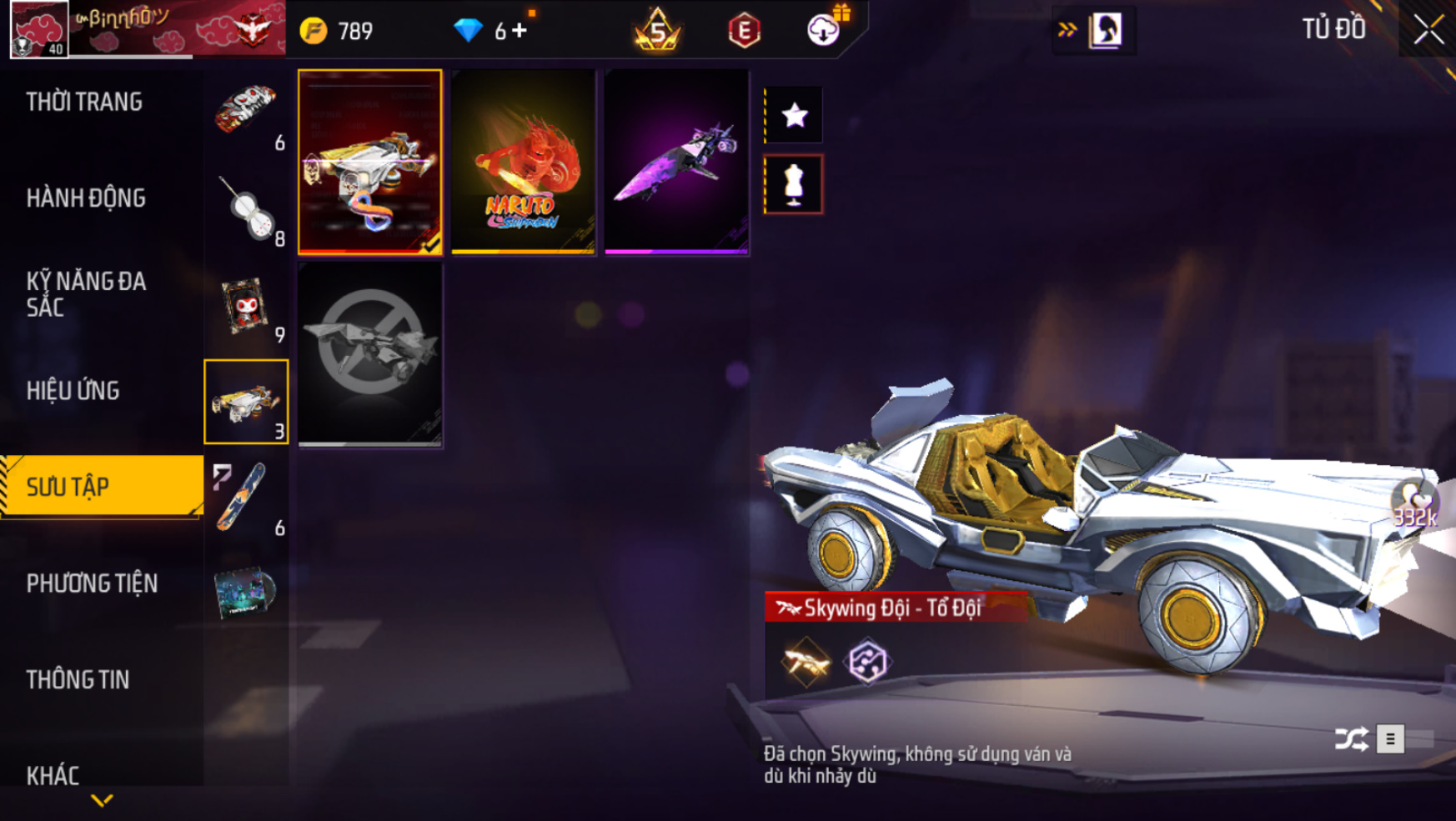Click the mannequin outfit icon
This screenshot has height=821, width=1456.
click(794, 185)
